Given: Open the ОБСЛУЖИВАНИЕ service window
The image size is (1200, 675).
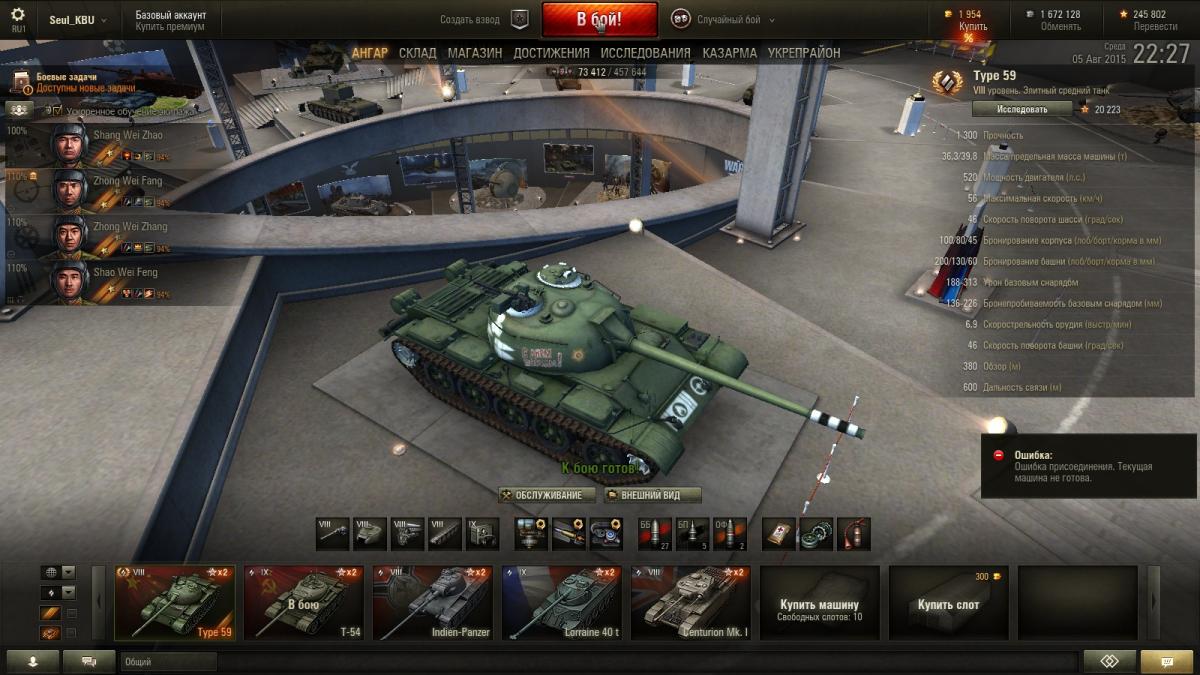Looking at the screenshot, I should pos(547,495).
